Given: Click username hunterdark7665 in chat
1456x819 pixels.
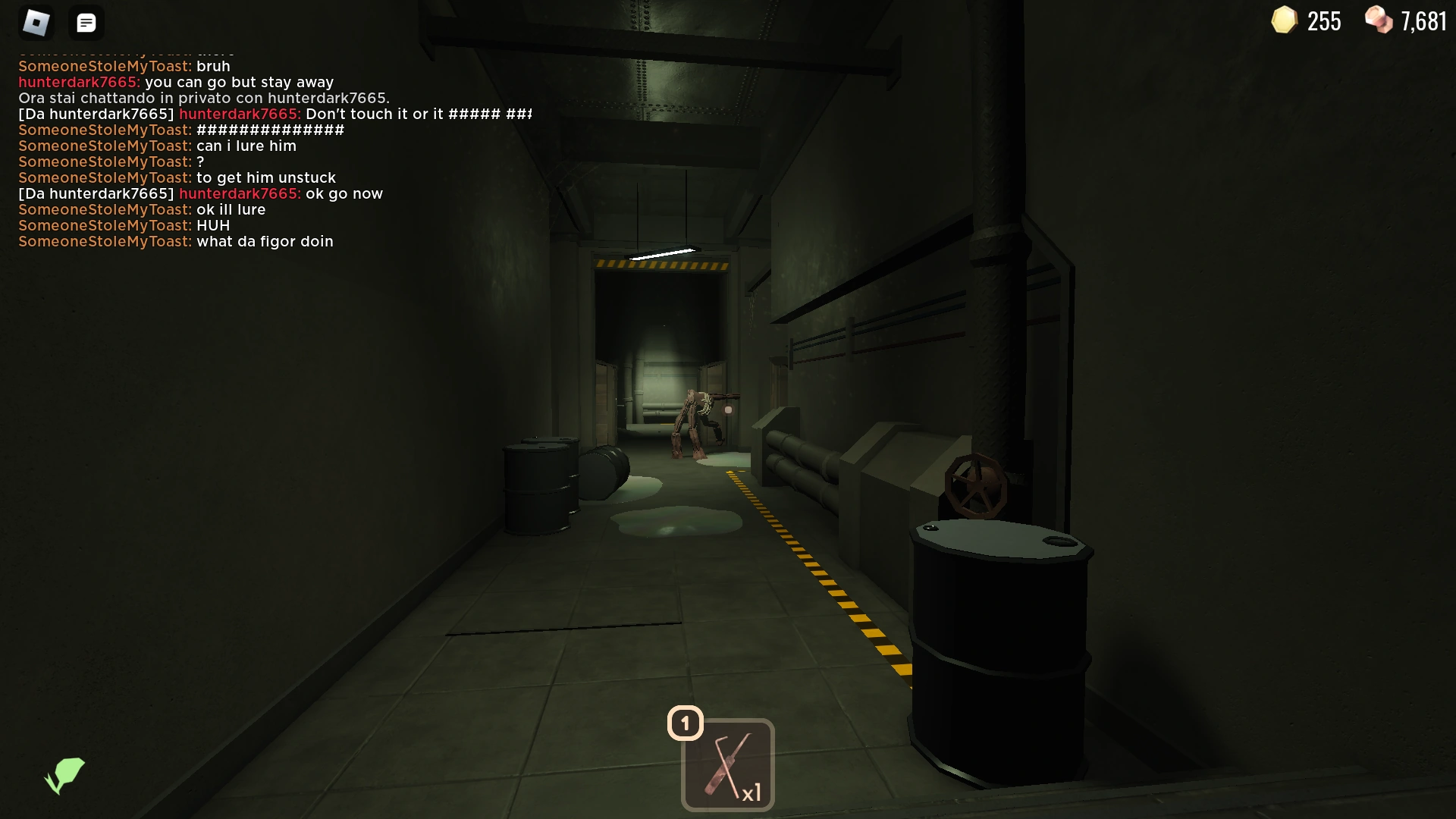Looking at the screenshot, I should coord(78,82).
